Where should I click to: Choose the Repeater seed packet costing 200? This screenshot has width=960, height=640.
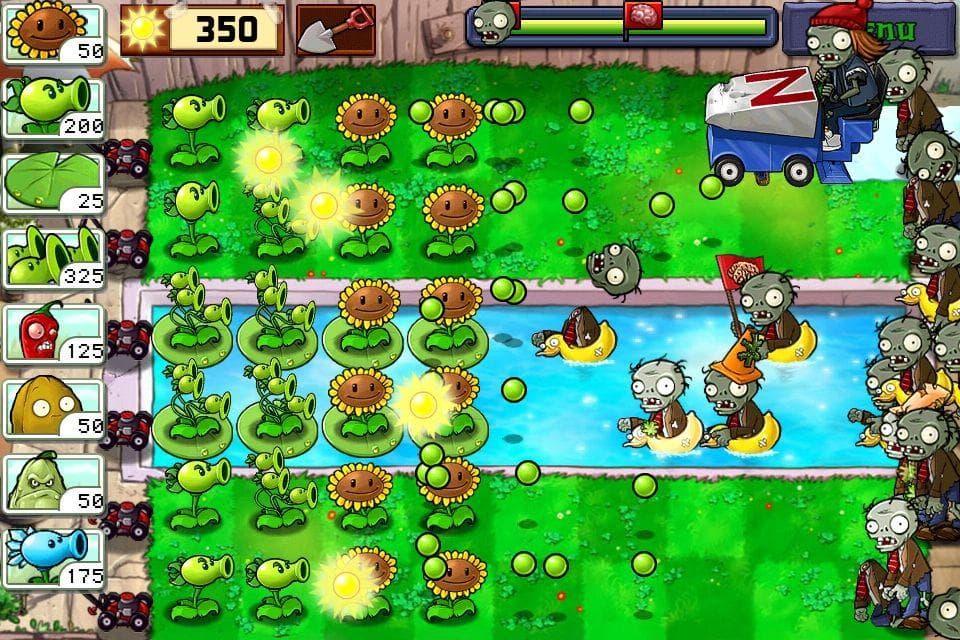click(55, 106)
